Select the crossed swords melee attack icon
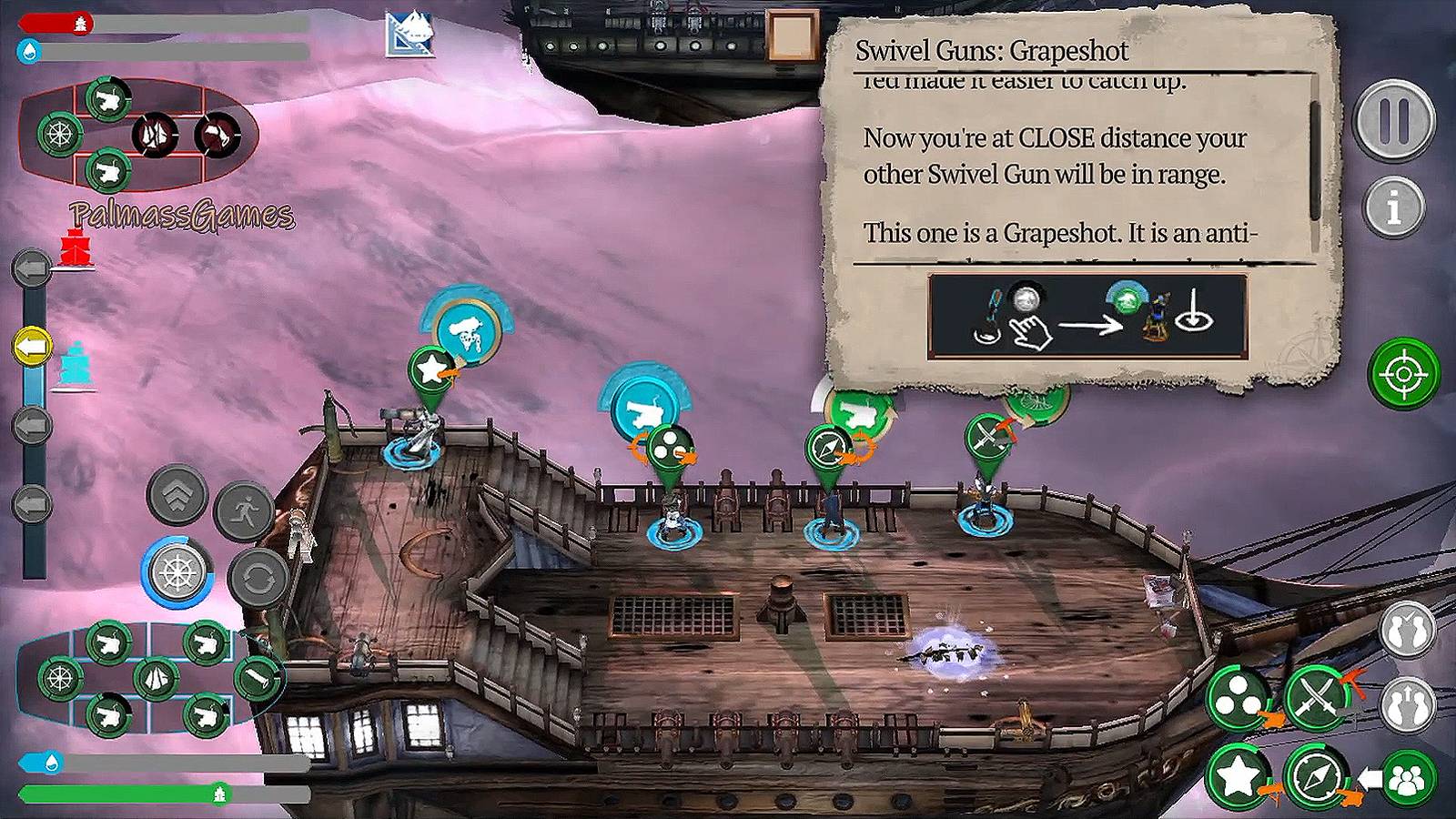The image size is (1456, 819). (x=1318, y=694)
